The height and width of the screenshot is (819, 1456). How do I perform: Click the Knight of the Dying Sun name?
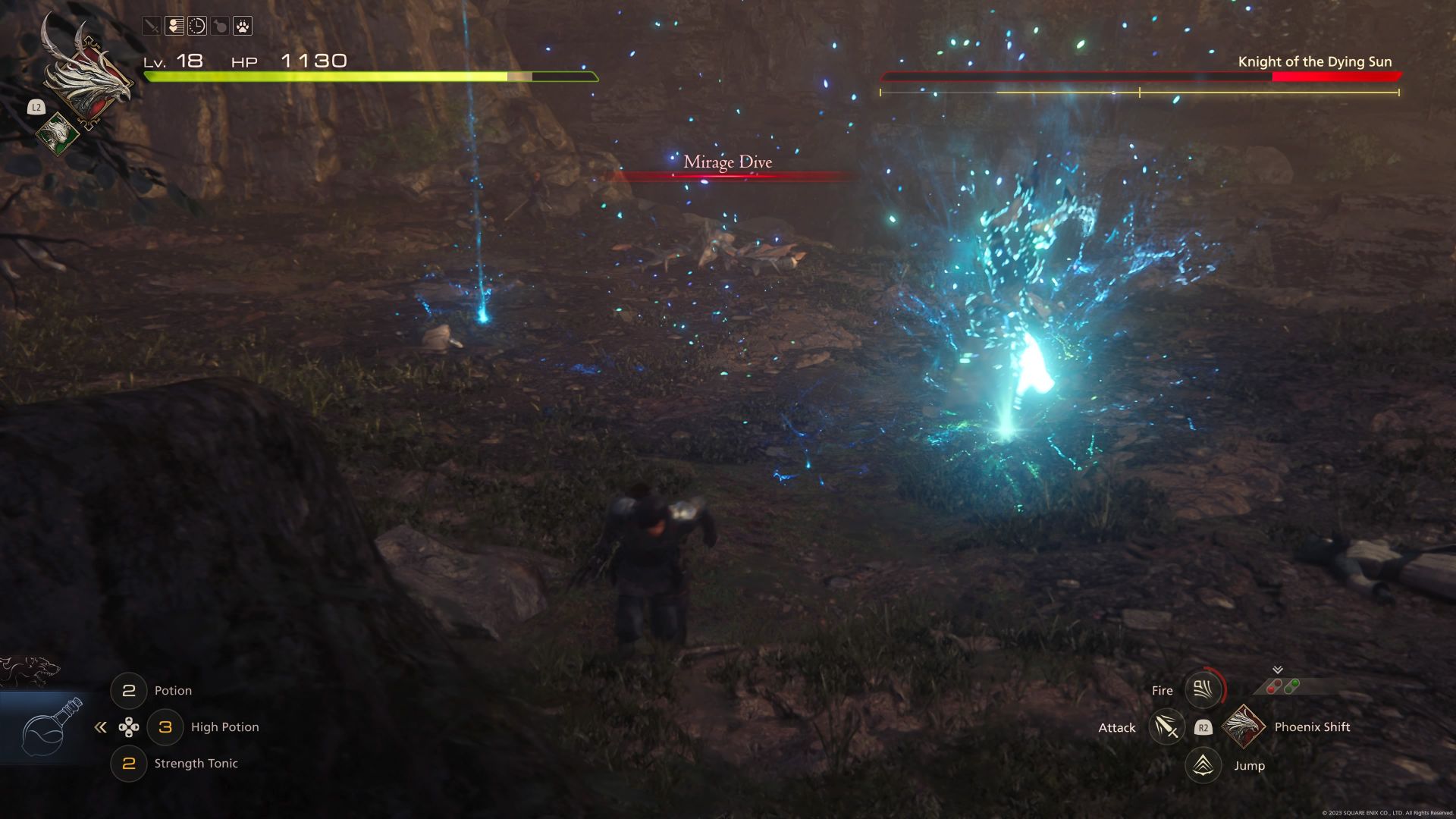[1316, 62]
